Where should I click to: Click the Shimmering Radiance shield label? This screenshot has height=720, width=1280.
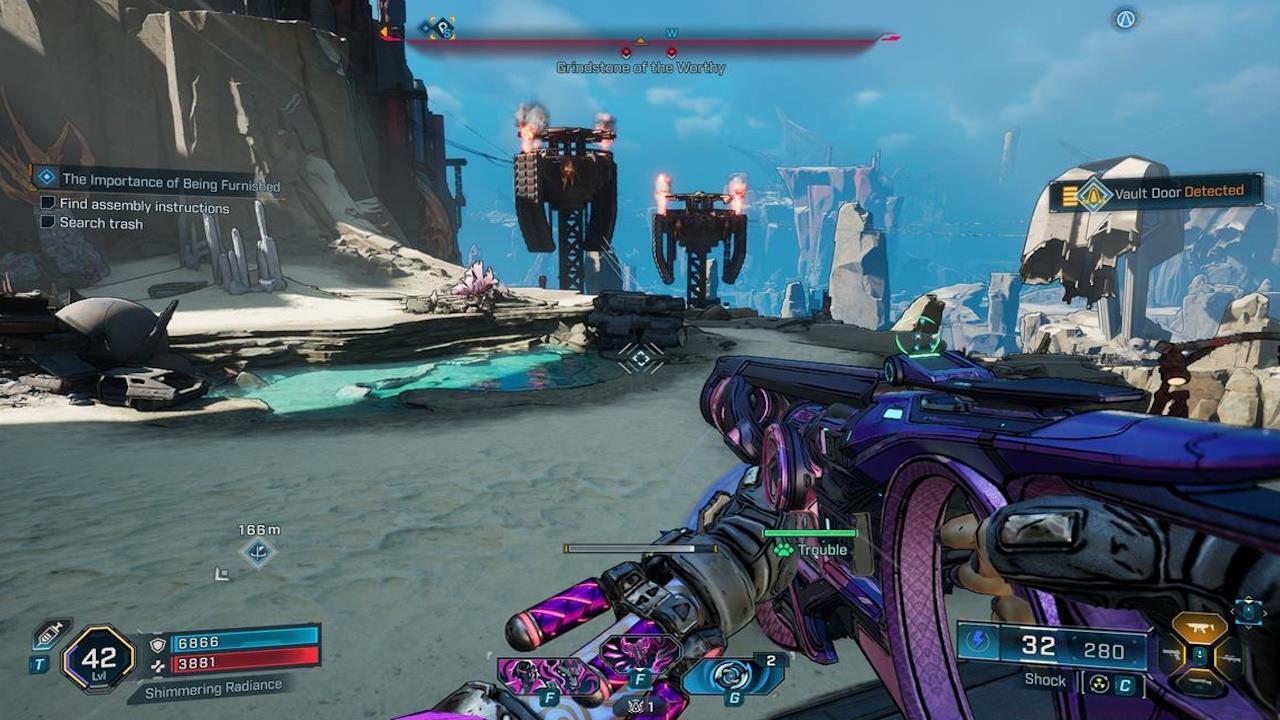click(x=214, y=688)
